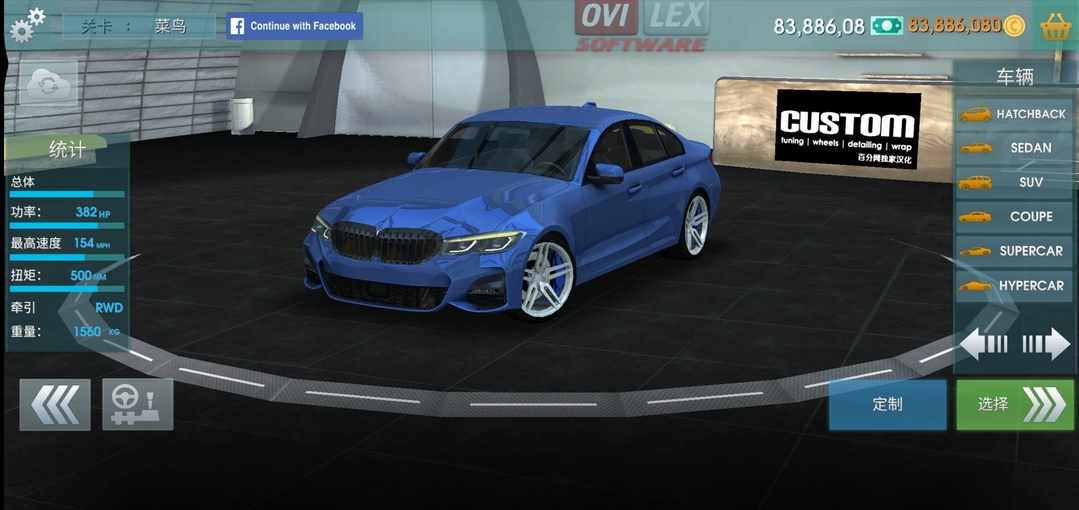Continue with Facebook login

[294, 26]
